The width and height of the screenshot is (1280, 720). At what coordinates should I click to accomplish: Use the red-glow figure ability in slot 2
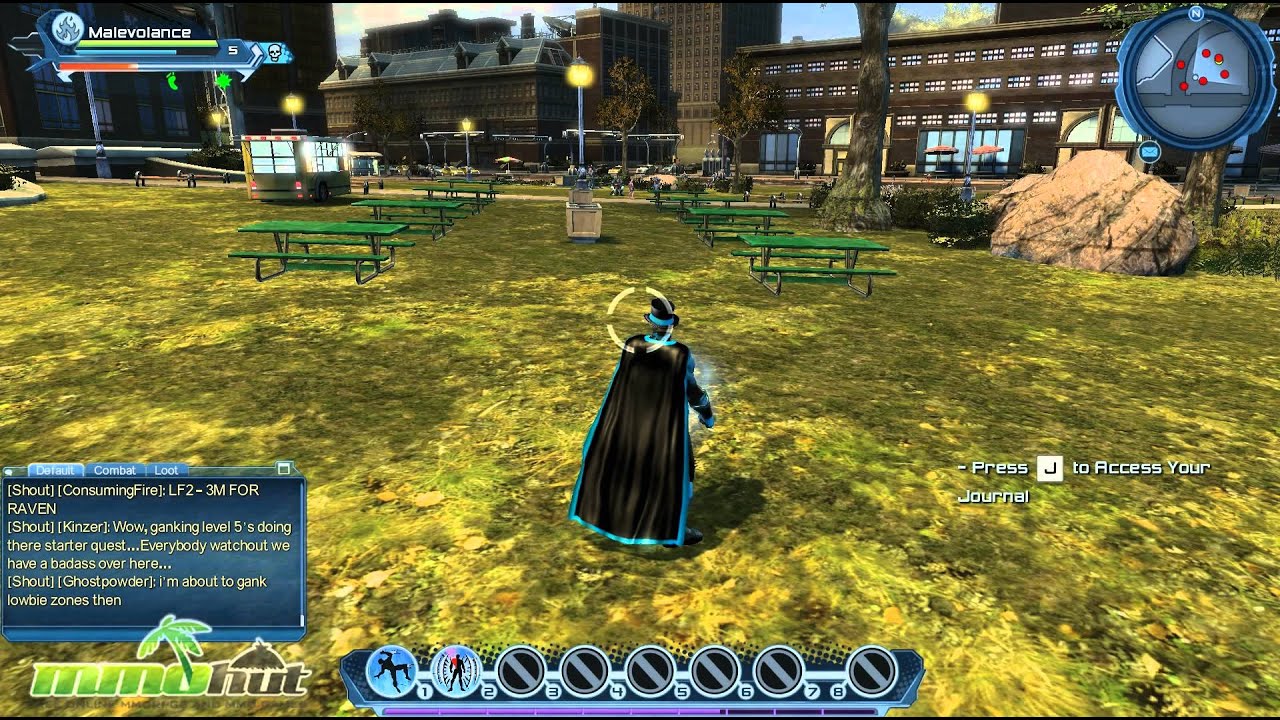point(456,671)
